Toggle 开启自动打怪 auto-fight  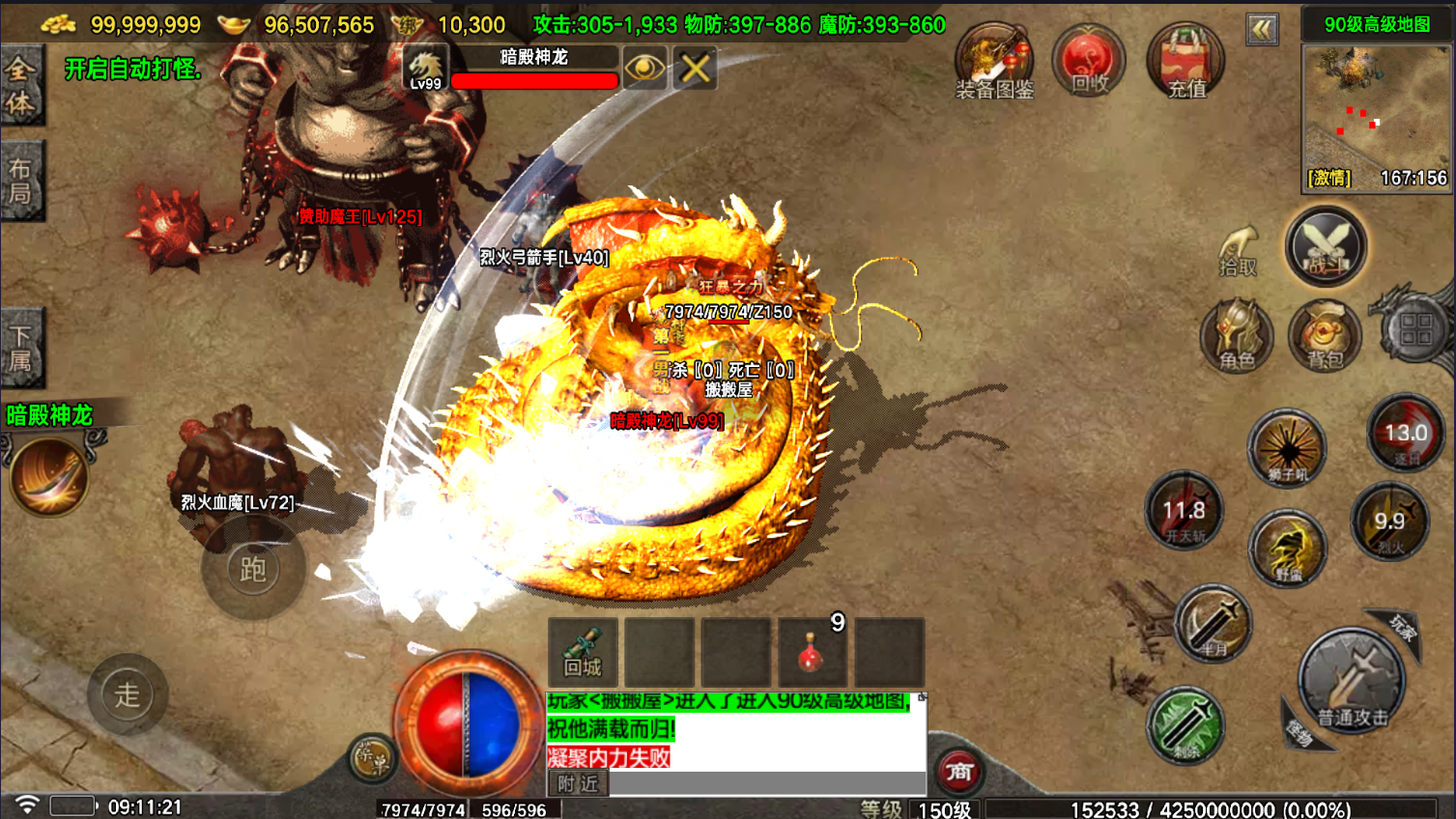132,70
